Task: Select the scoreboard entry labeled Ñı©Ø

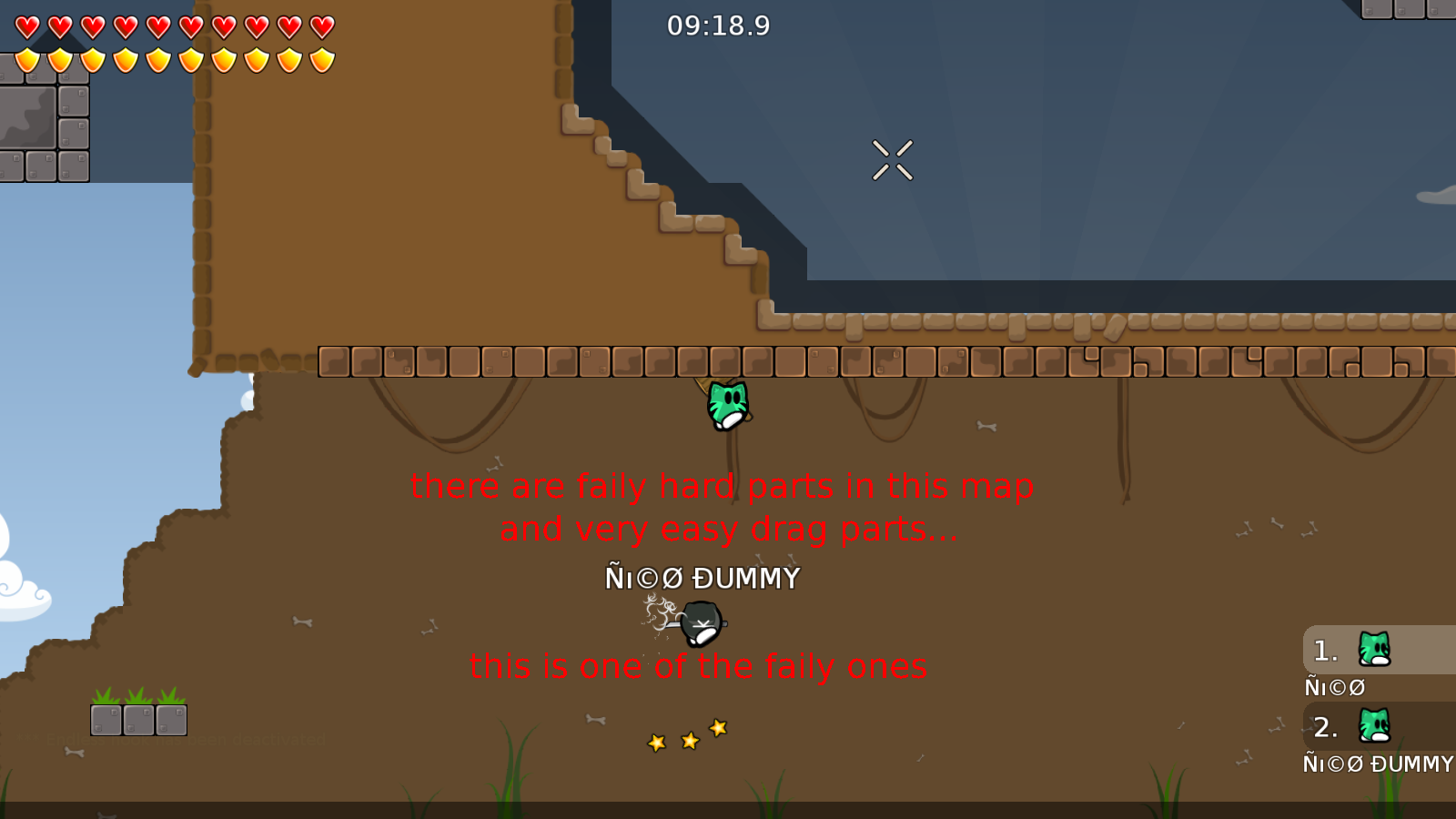Action: (1334, 687)
